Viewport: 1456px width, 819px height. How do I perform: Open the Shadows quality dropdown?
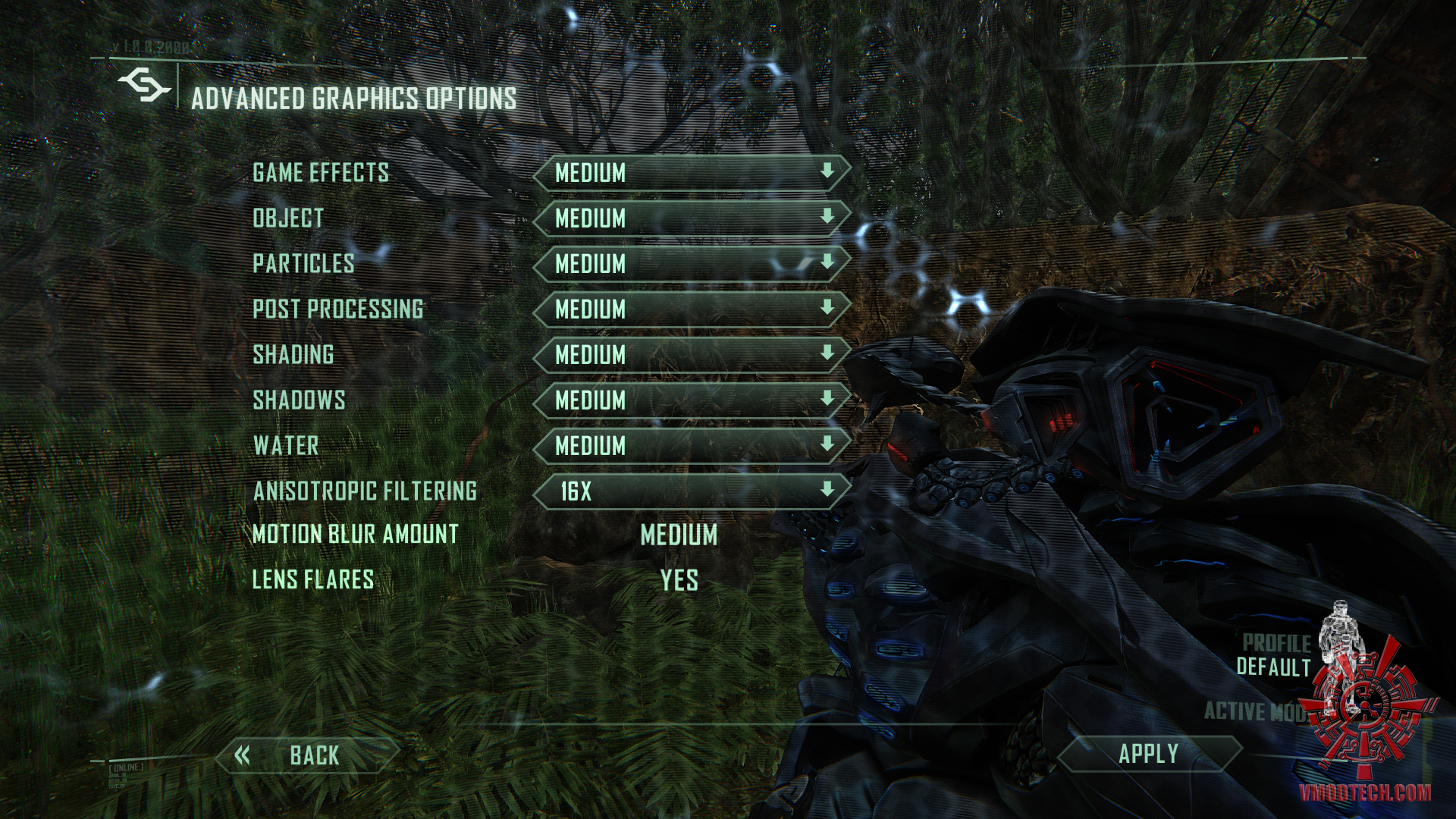(692, 400)
